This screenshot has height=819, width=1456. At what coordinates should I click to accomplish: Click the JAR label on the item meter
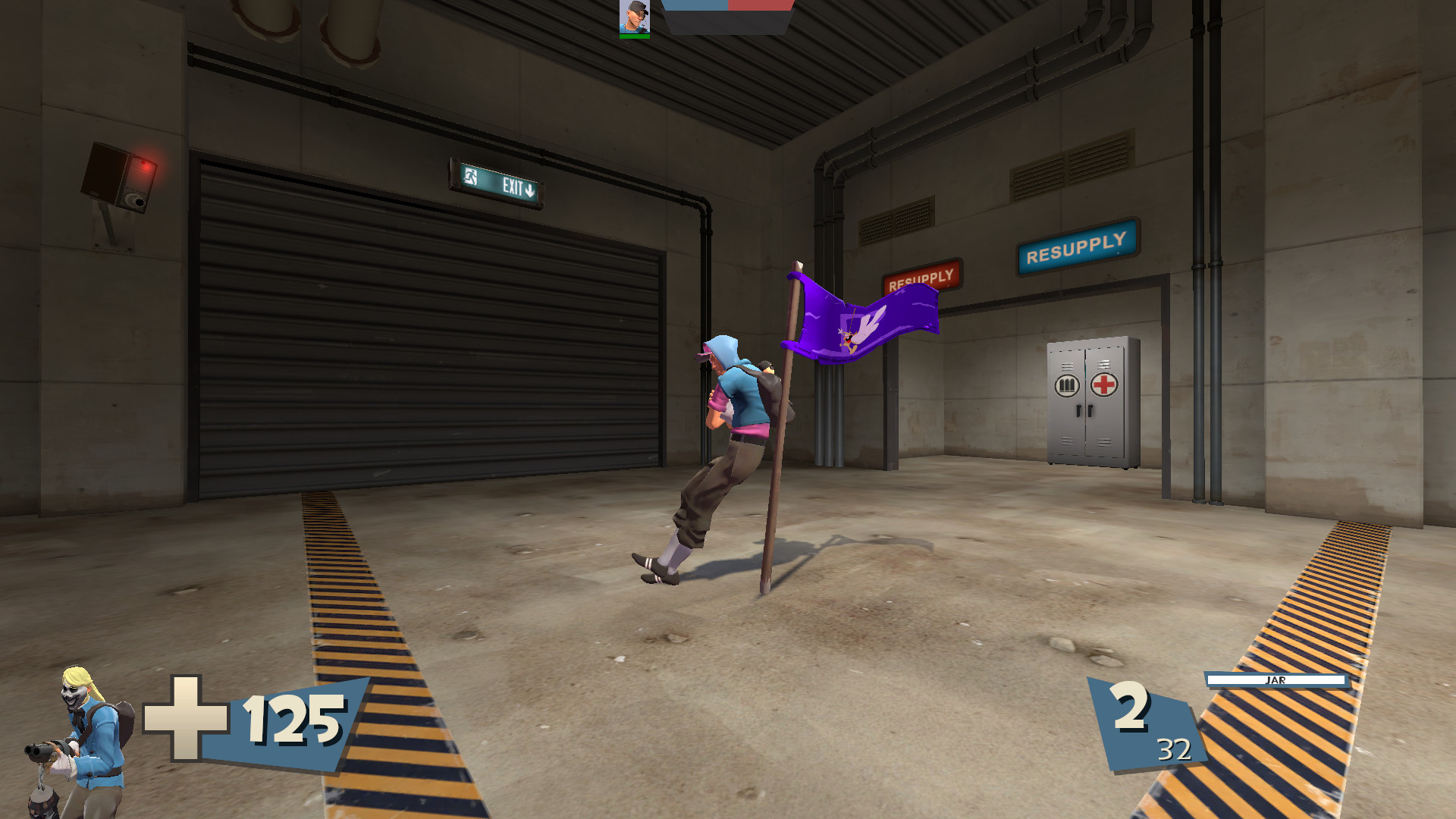pyautogui.click(x=1276, y=679)
